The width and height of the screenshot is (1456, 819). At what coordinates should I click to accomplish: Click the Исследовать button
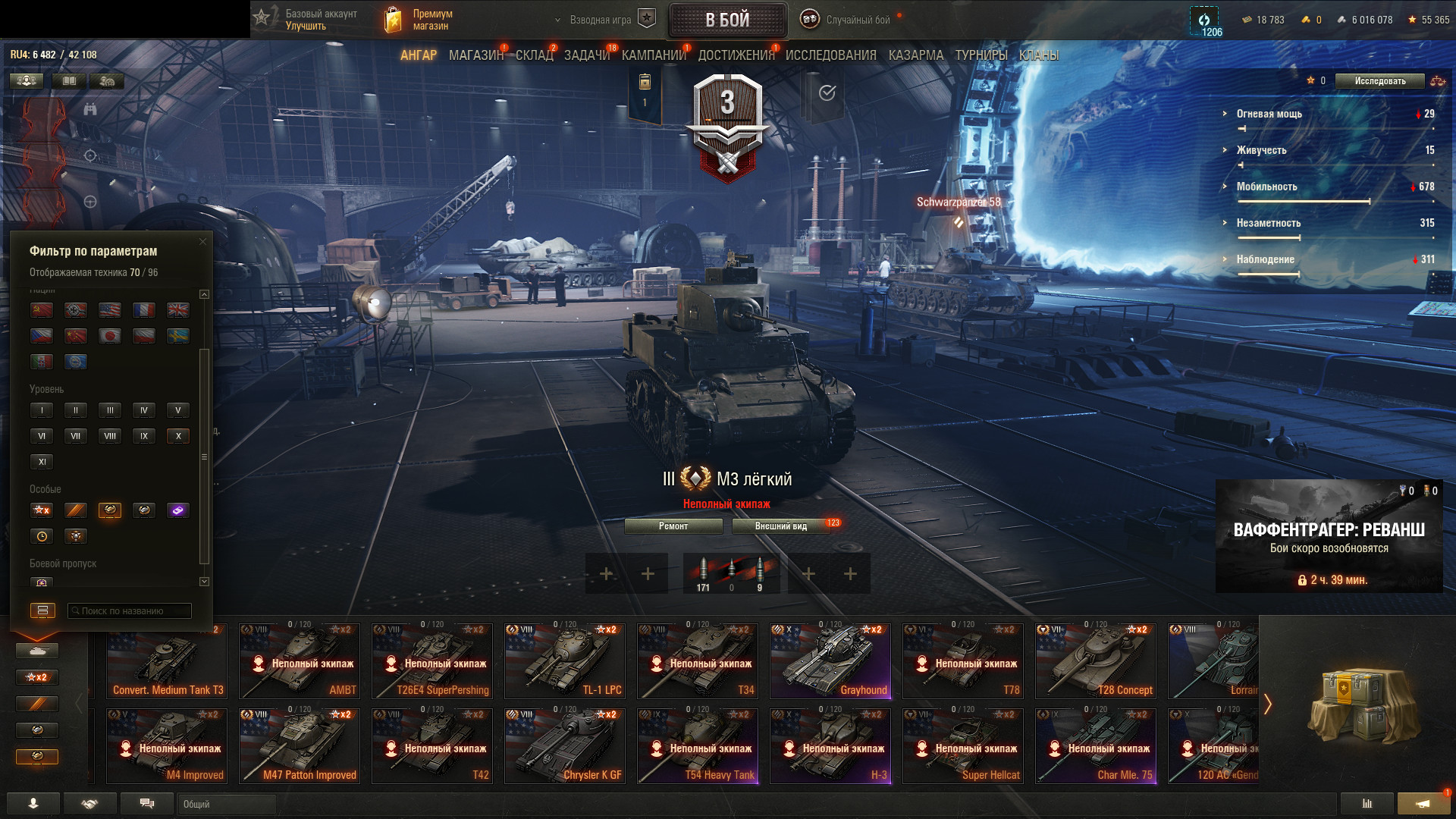[x=1379, y=81]
